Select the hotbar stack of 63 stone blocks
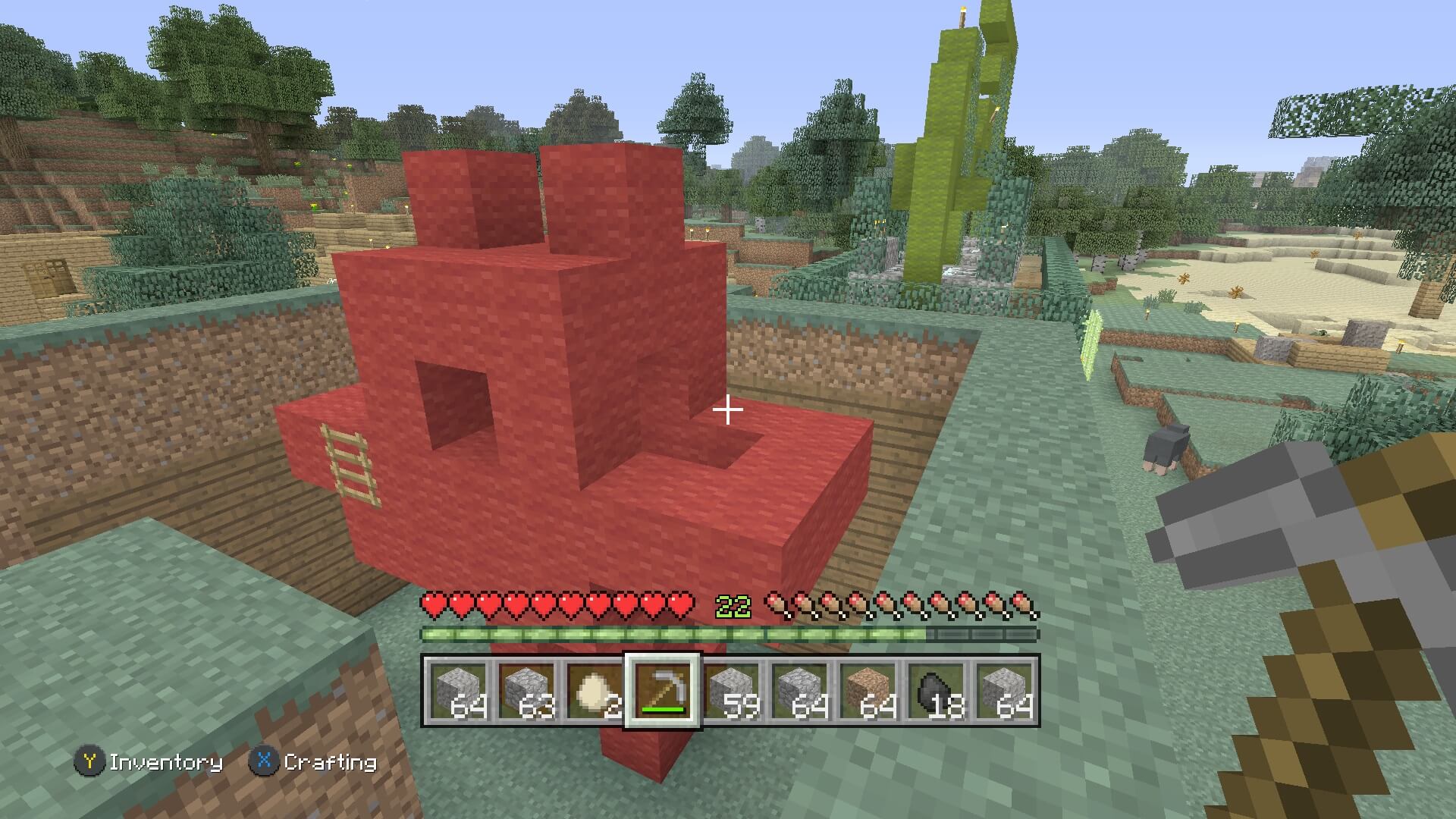Image resolution: width=1456 pixels, height=819 pixels. (526, 691)
